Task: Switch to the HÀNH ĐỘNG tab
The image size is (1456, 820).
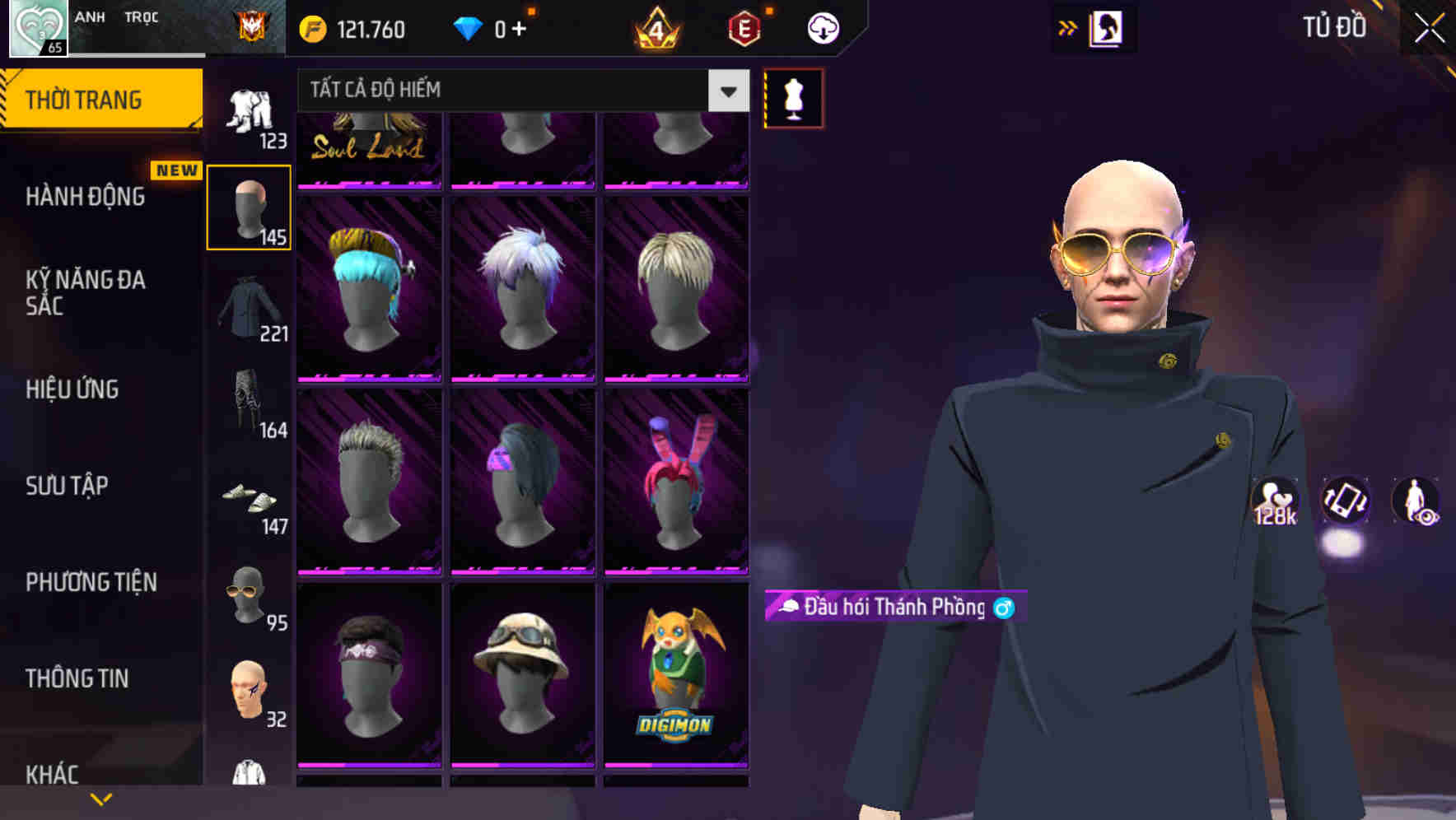Action: [85, 196]
